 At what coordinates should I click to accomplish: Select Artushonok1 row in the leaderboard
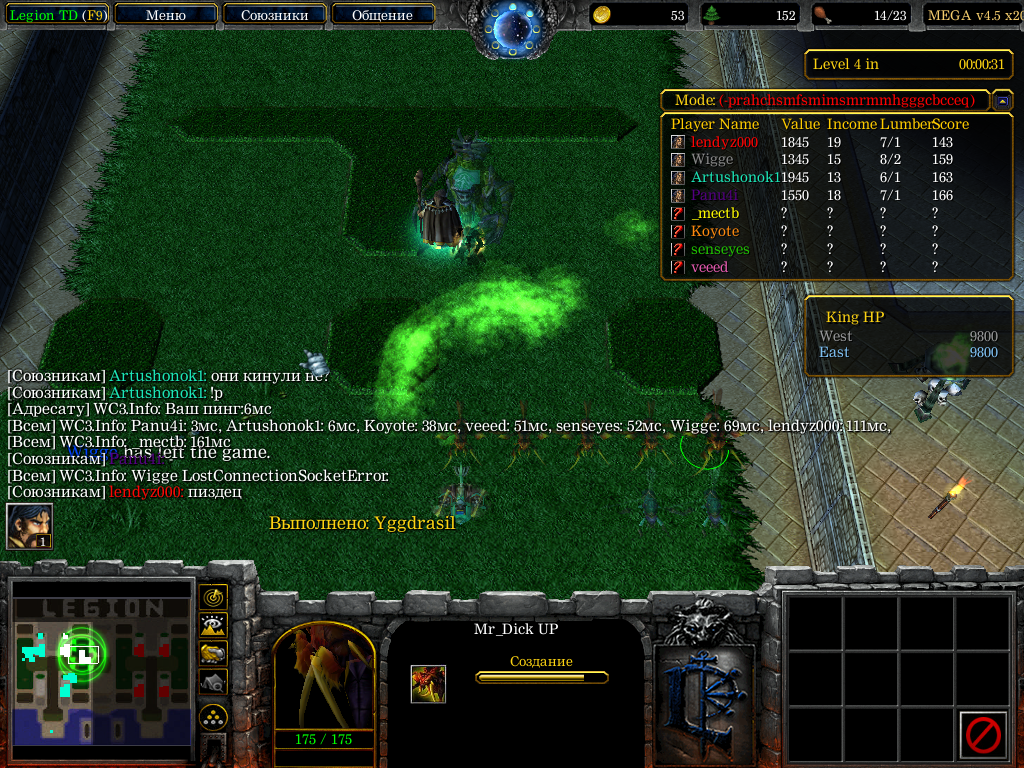pos(734,177)
